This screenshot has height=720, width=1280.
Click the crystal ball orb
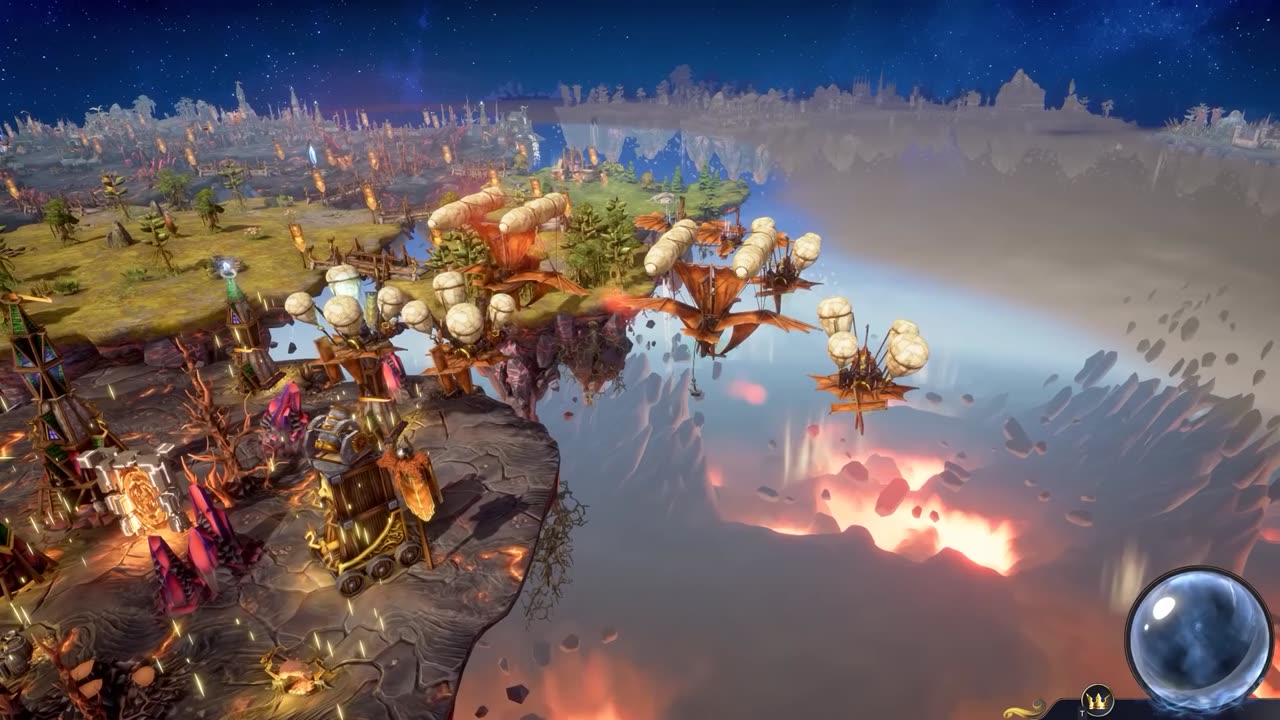pos(1198,637)
